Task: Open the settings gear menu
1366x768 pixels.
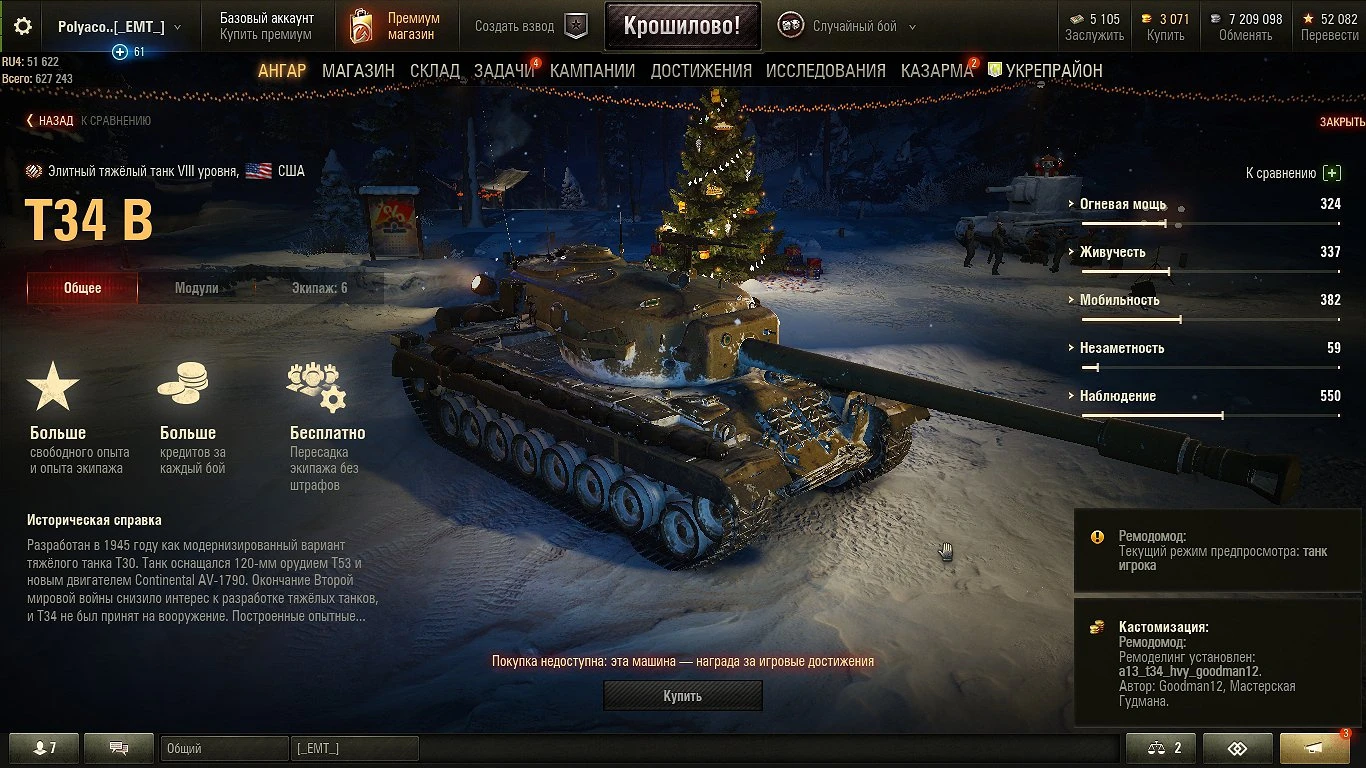Action: coord(22,27)
